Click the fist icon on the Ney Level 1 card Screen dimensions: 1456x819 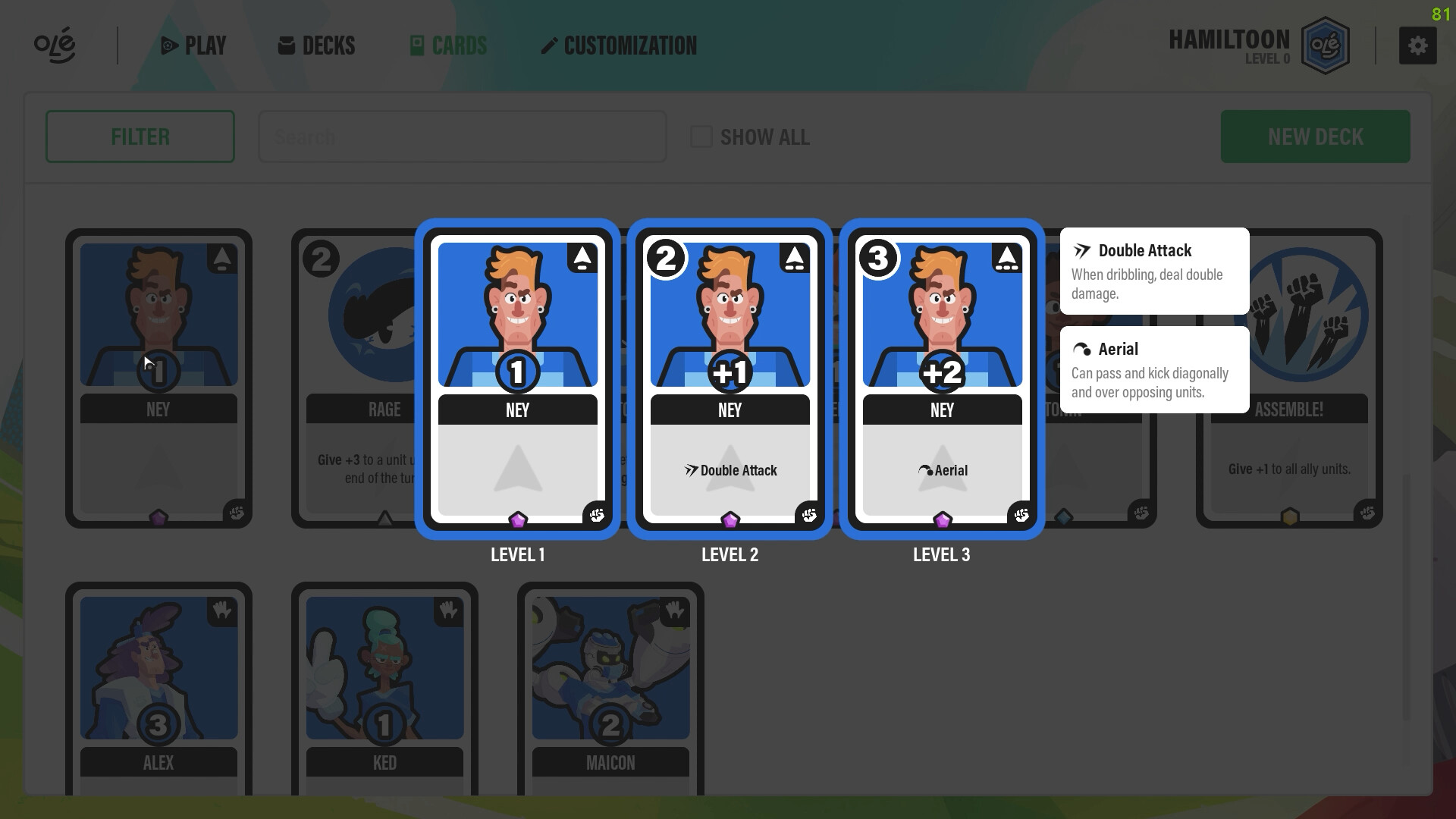click(x=597, y=515)
